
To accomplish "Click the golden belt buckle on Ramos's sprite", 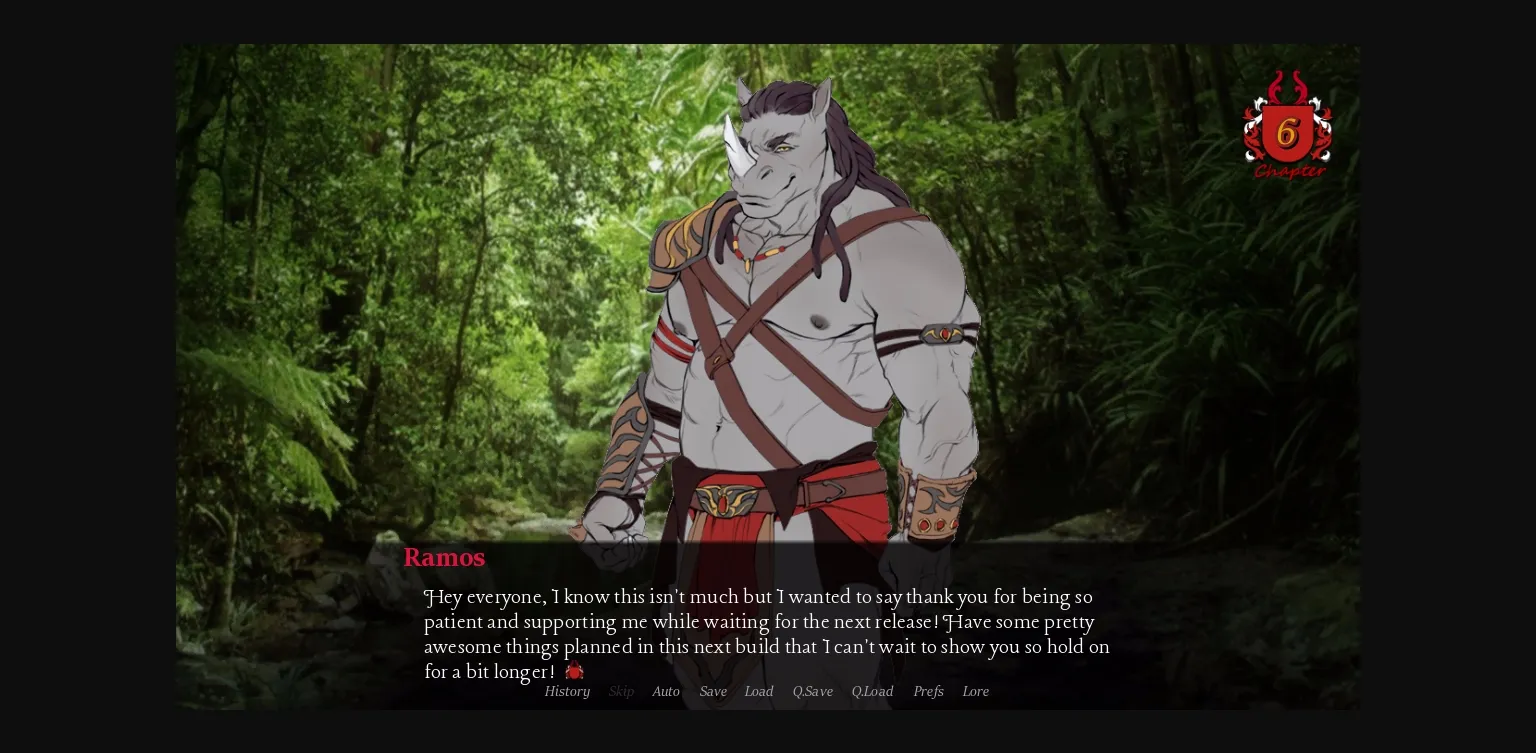I will (x=722, y=502).
